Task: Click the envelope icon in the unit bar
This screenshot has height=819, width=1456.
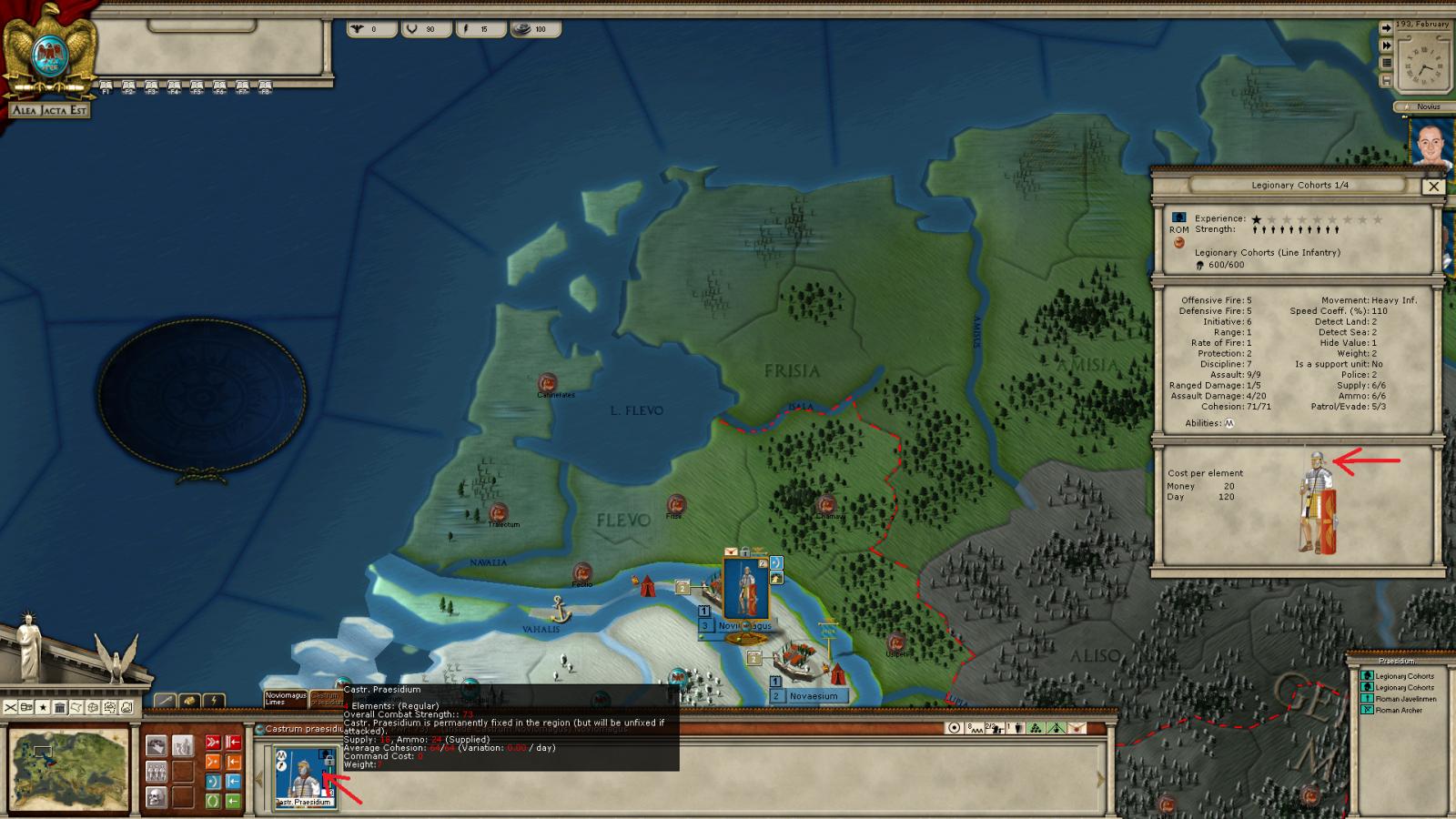Action: [1077, 728]
